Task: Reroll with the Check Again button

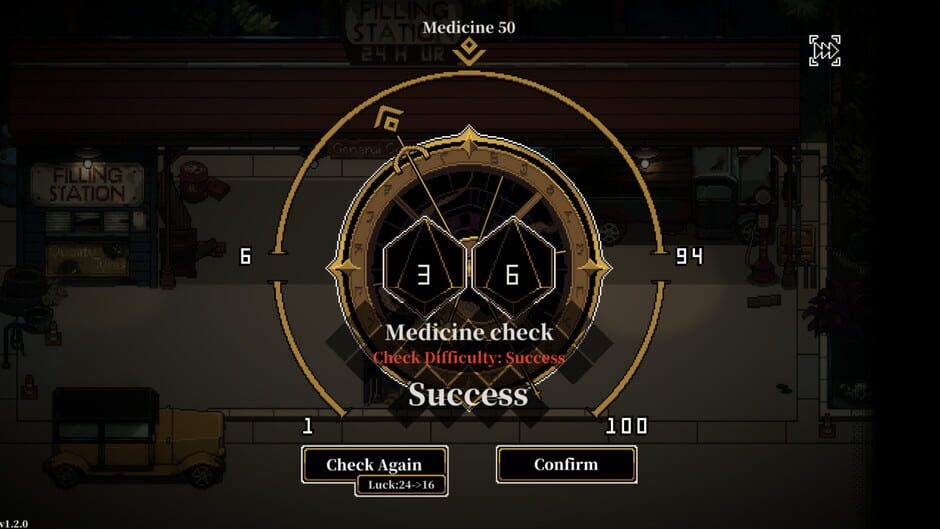Action: [374, 464]
